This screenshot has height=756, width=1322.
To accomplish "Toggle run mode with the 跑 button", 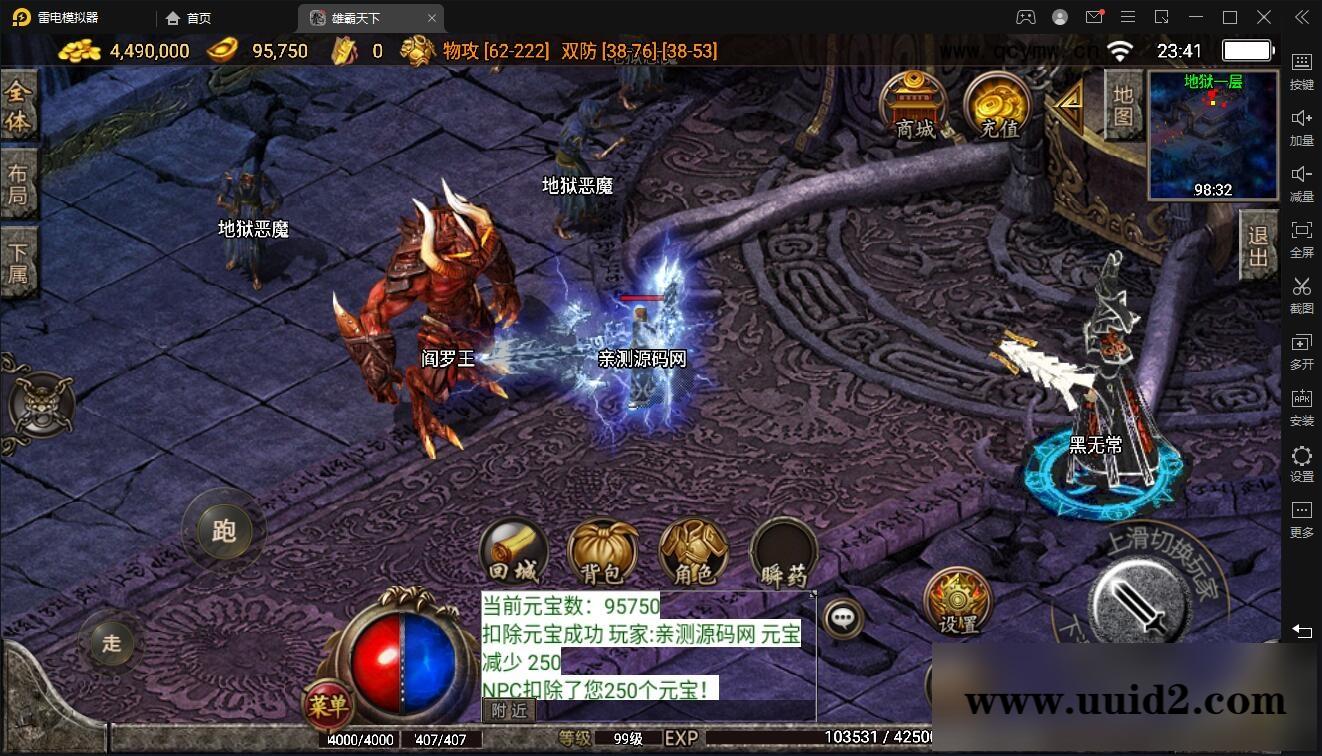I will pos(224,532).
